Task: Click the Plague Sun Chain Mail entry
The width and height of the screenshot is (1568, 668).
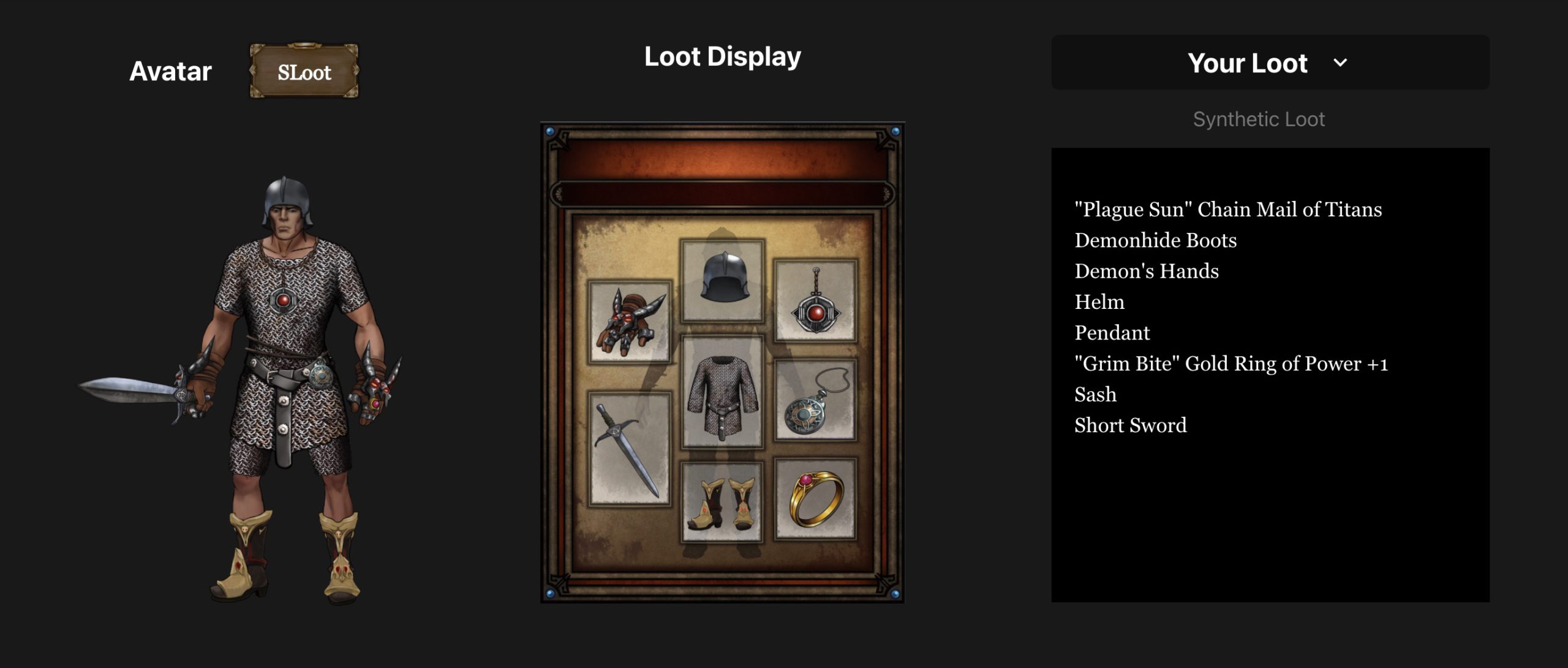Action: pos(1227,209)
